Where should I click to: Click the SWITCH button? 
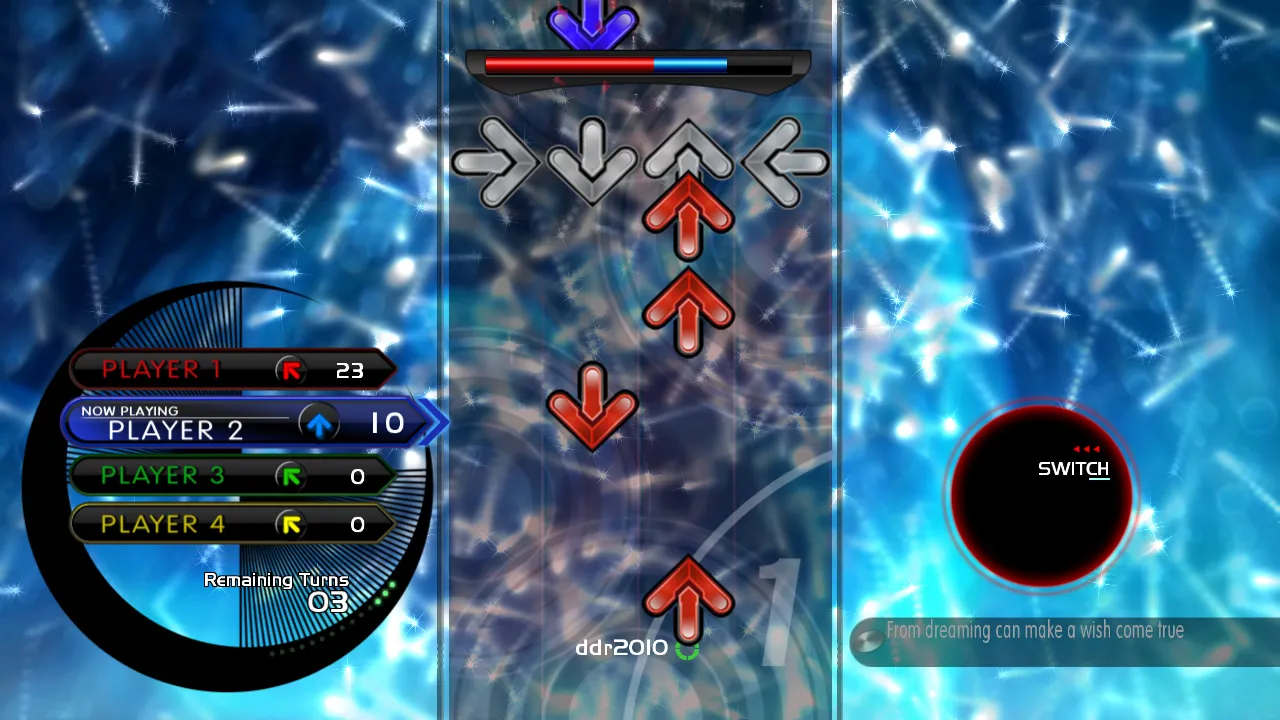coord(1075,466)
